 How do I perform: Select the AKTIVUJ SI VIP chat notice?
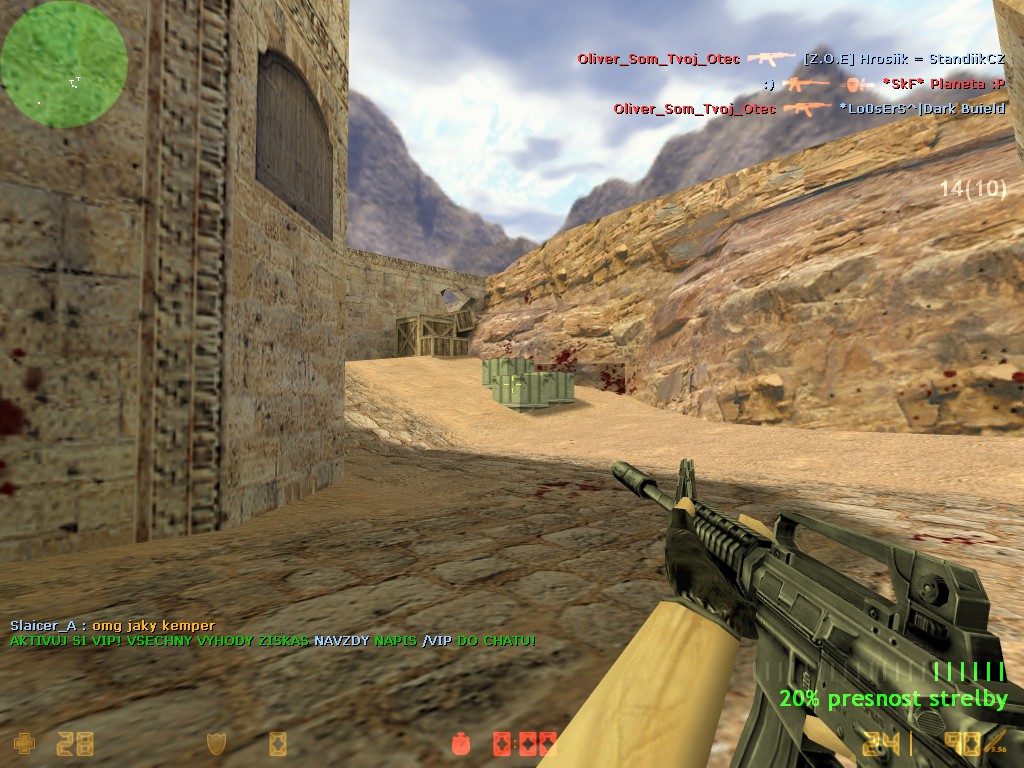(272, 640)
